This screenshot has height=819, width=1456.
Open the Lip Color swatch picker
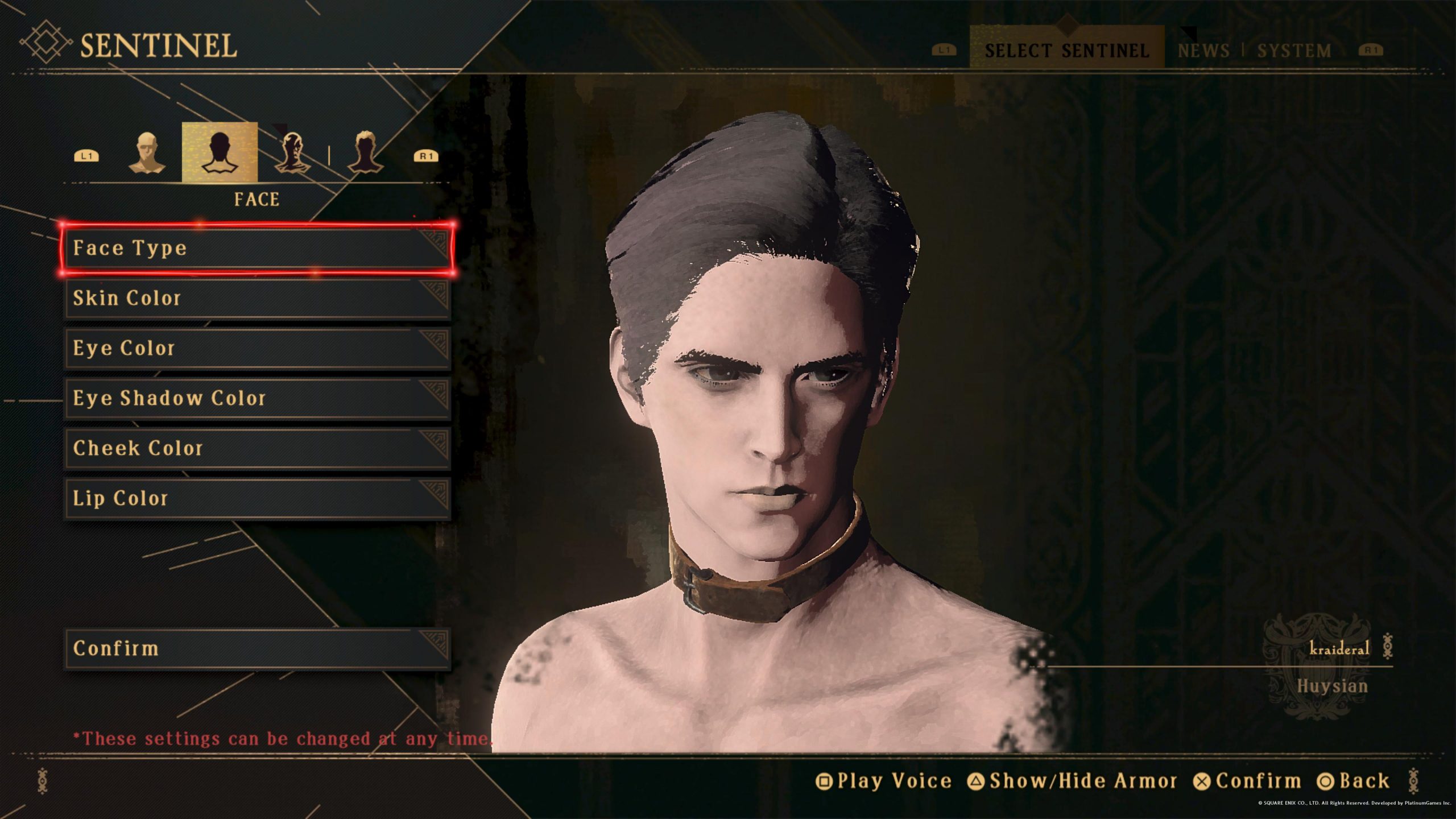(x=256, y=498)
